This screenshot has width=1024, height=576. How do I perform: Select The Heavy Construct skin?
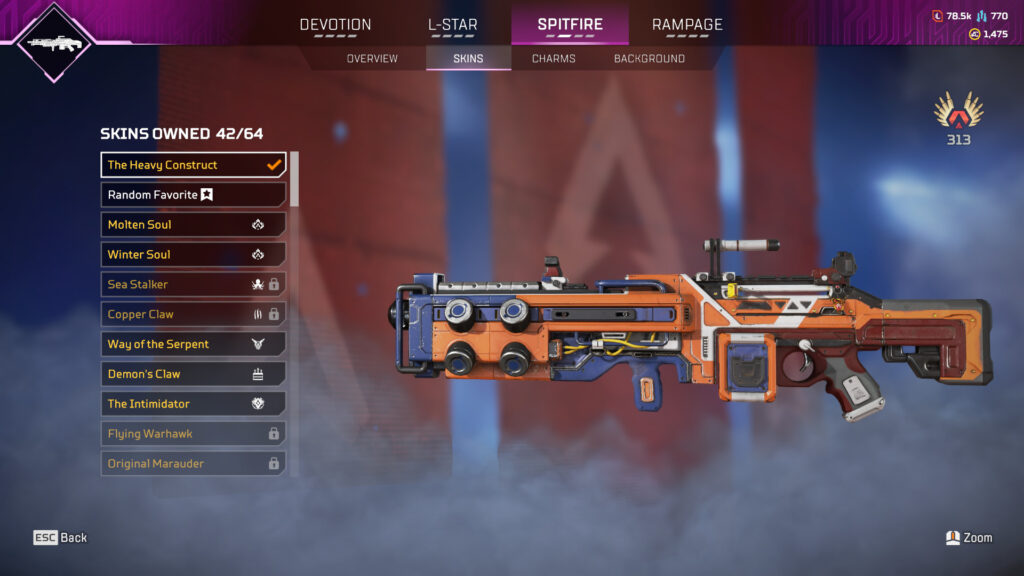[x=193, y=165]
